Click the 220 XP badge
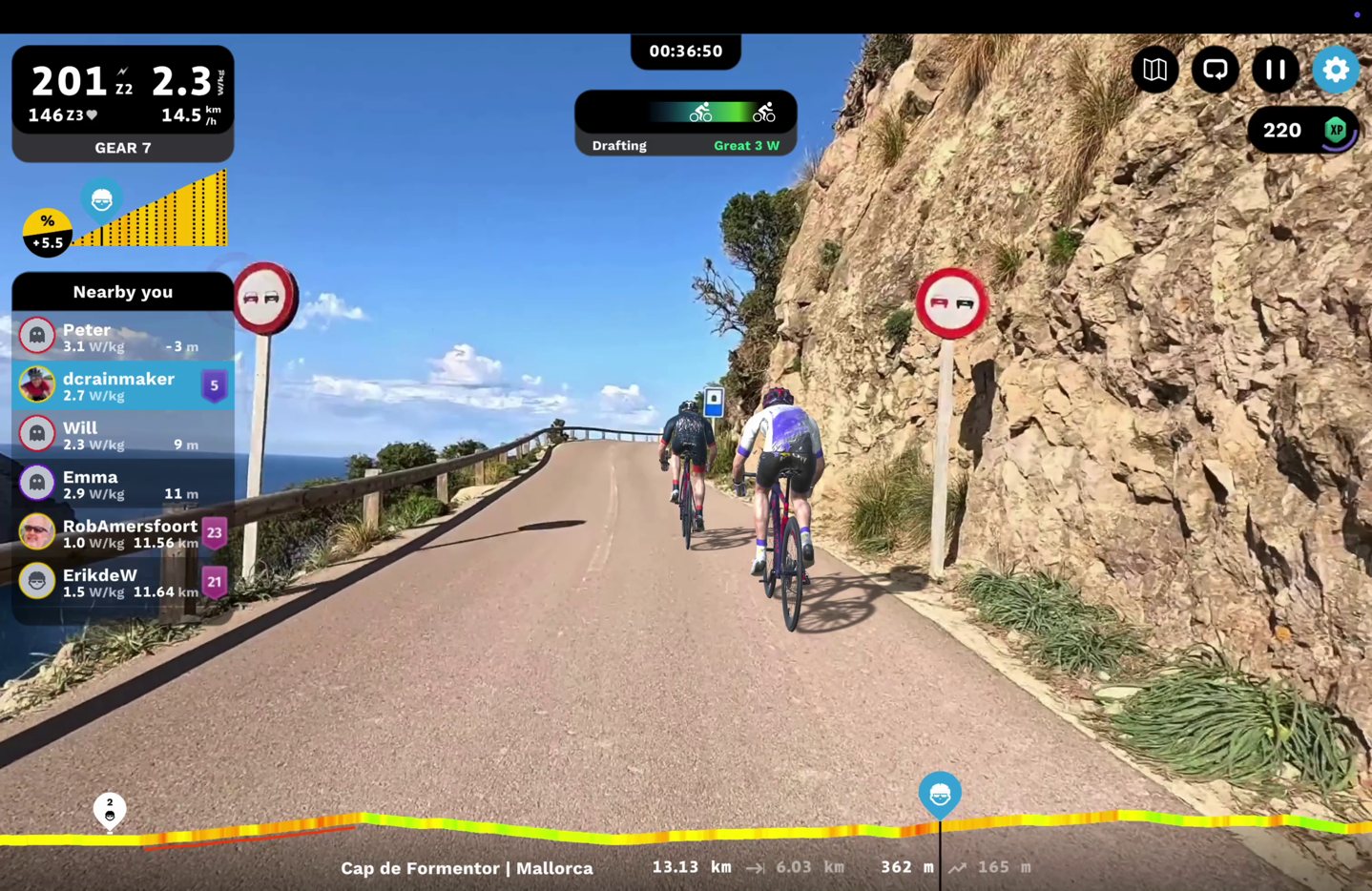This screenshot has width=1372, height=891. (1303, 131)
